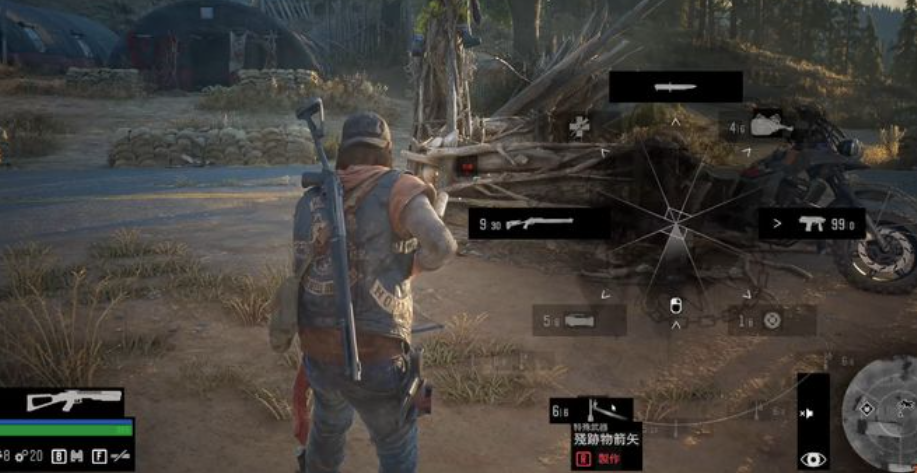The width and height of the screenshot is (917, 473).
Task: Toggle the eye visibility indicator
Action: pyautogui.click(x=813, y=458)
